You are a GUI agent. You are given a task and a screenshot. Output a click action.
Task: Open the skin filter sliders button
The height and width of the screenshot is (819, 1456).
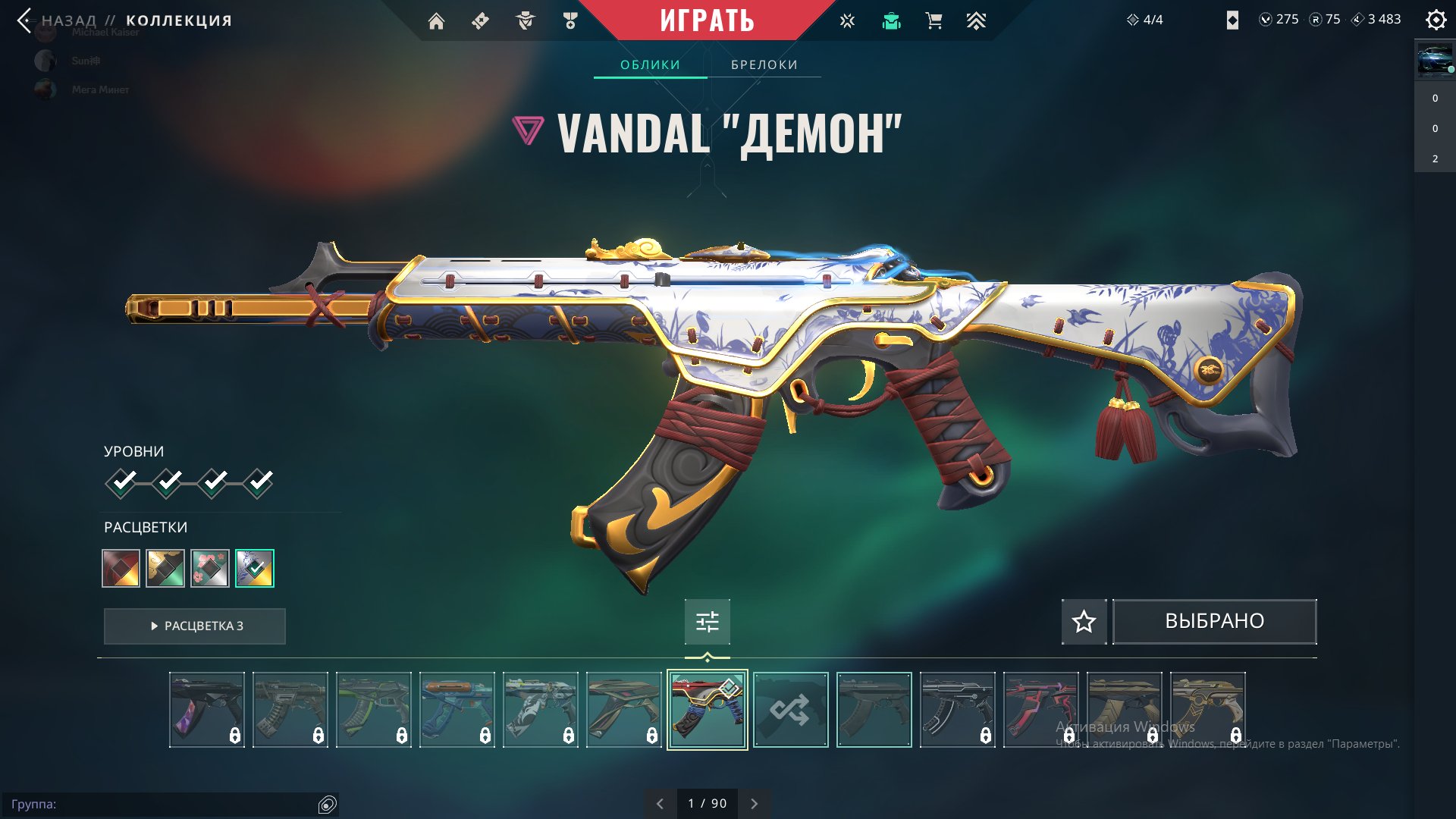[707, 622]
